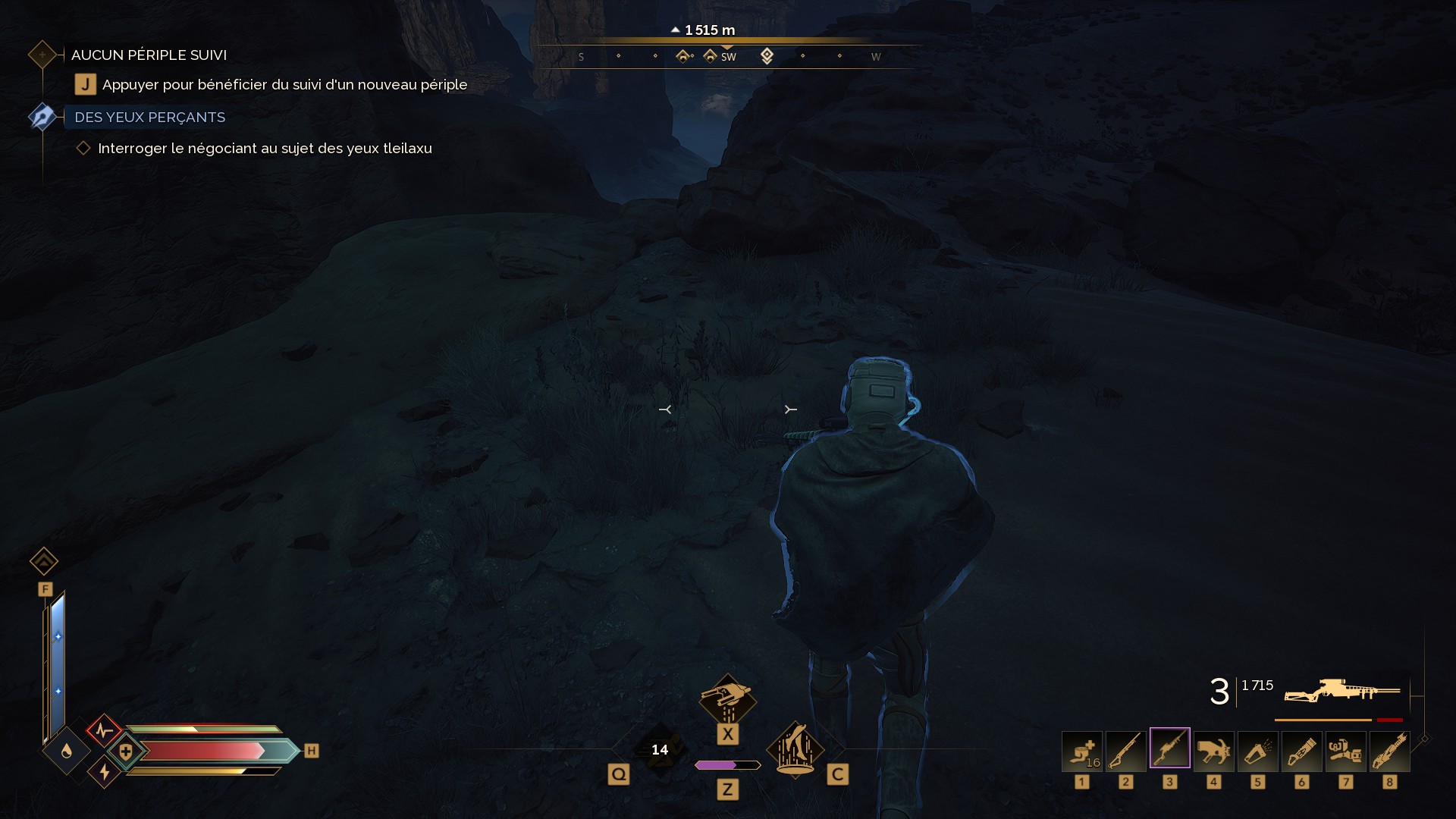This screenshot has height=819, width=1456.
Task: Activate the leg stomp ability icon
Action: (795, 748)
